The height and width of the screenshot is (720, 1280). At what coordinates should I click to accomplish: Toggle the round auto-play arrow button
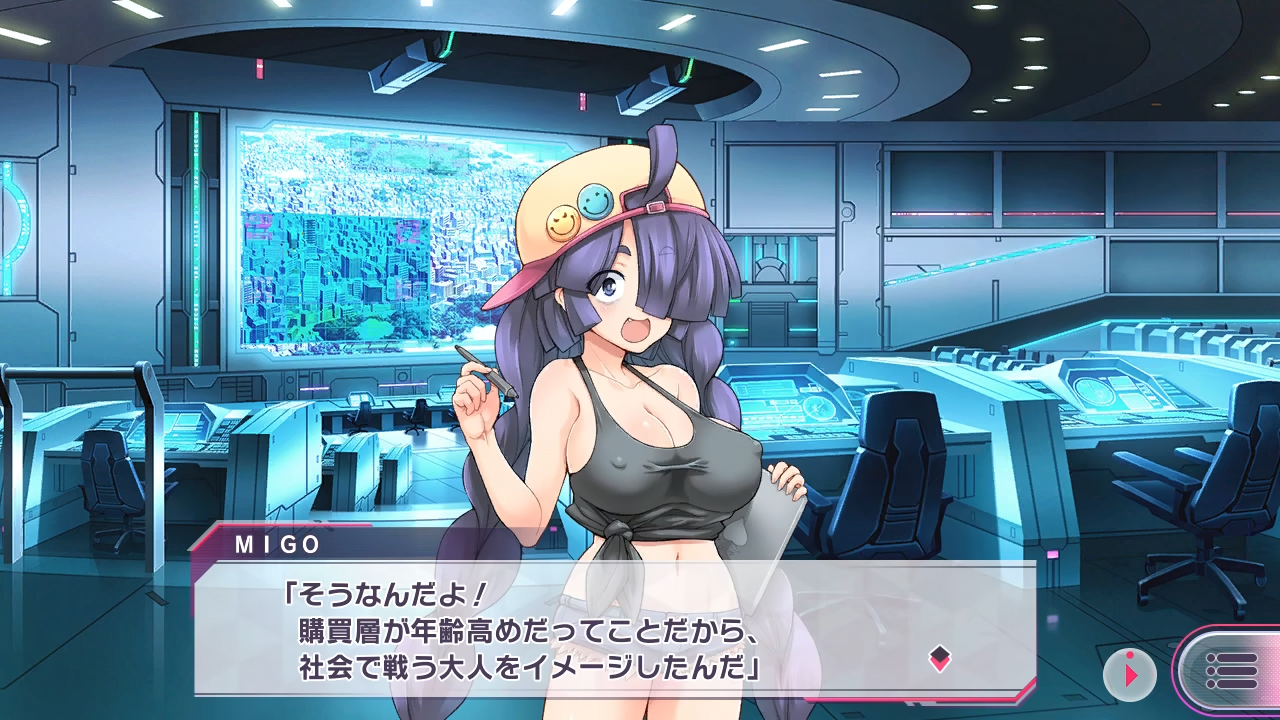[1130, 673]
